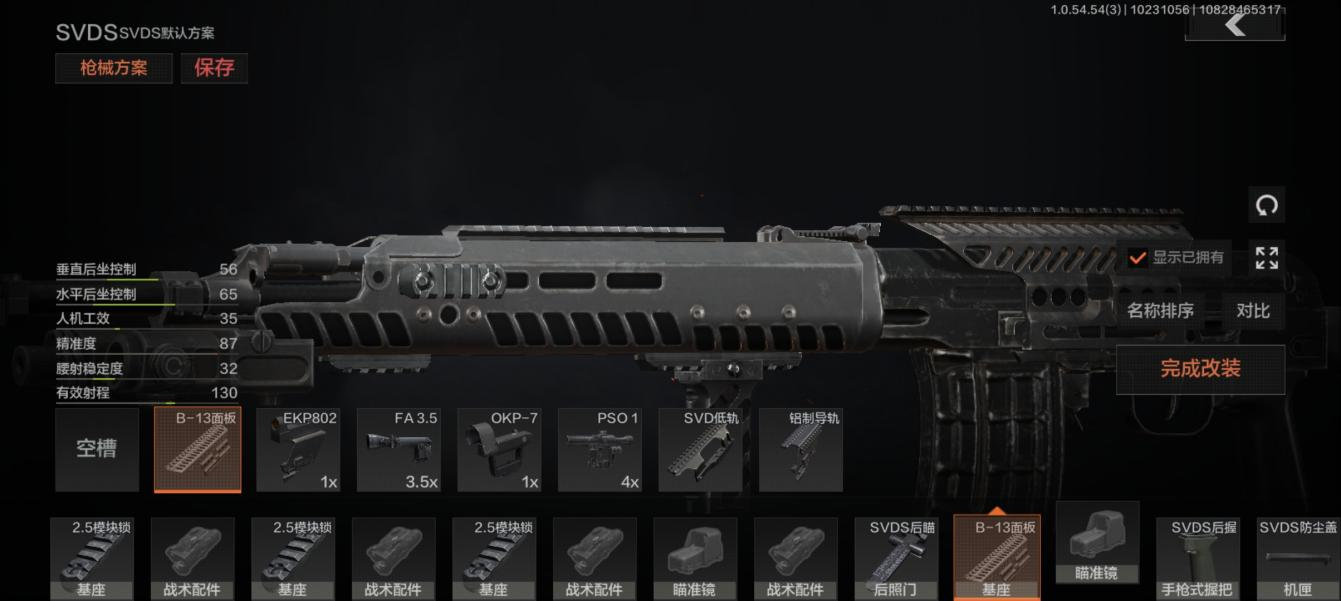
Task: Sort attachments with 名称排序
Action: coord(1160,311)
